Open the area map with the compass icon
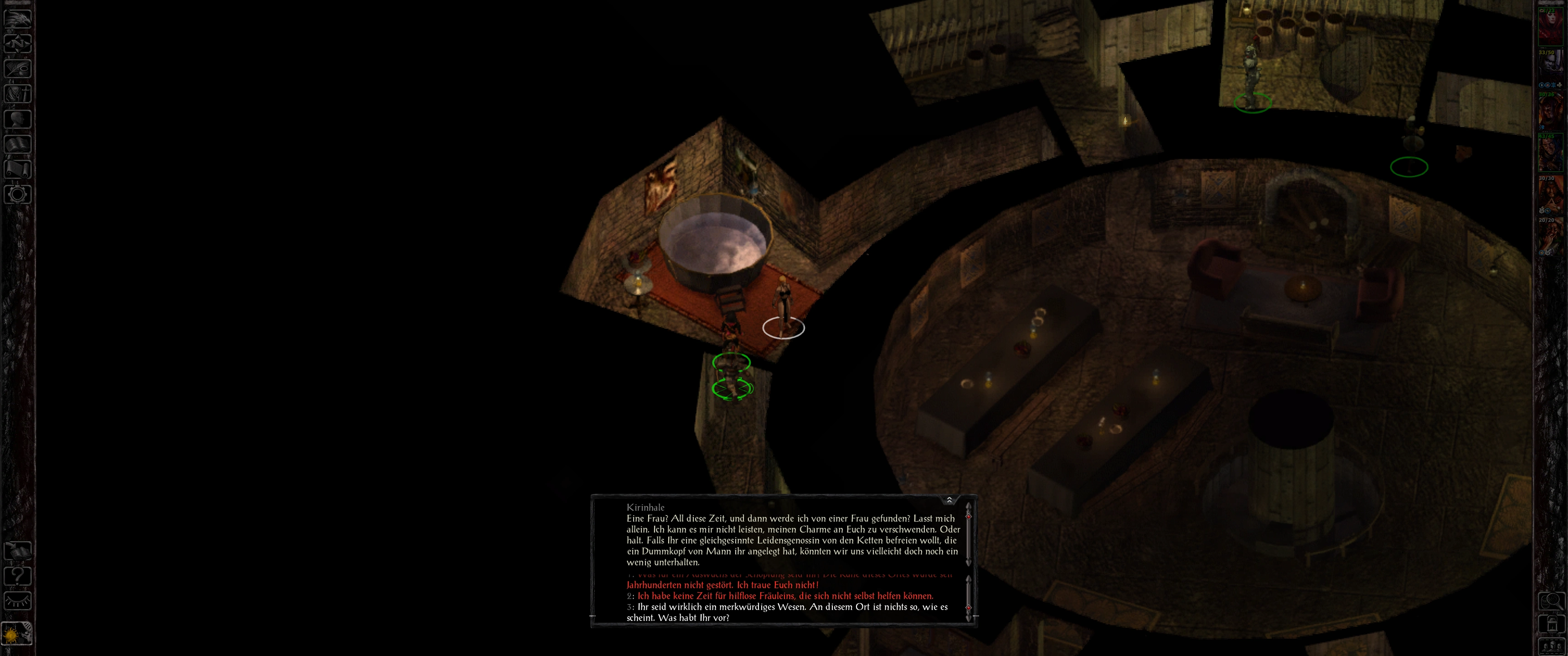 [x=18, y=43]
